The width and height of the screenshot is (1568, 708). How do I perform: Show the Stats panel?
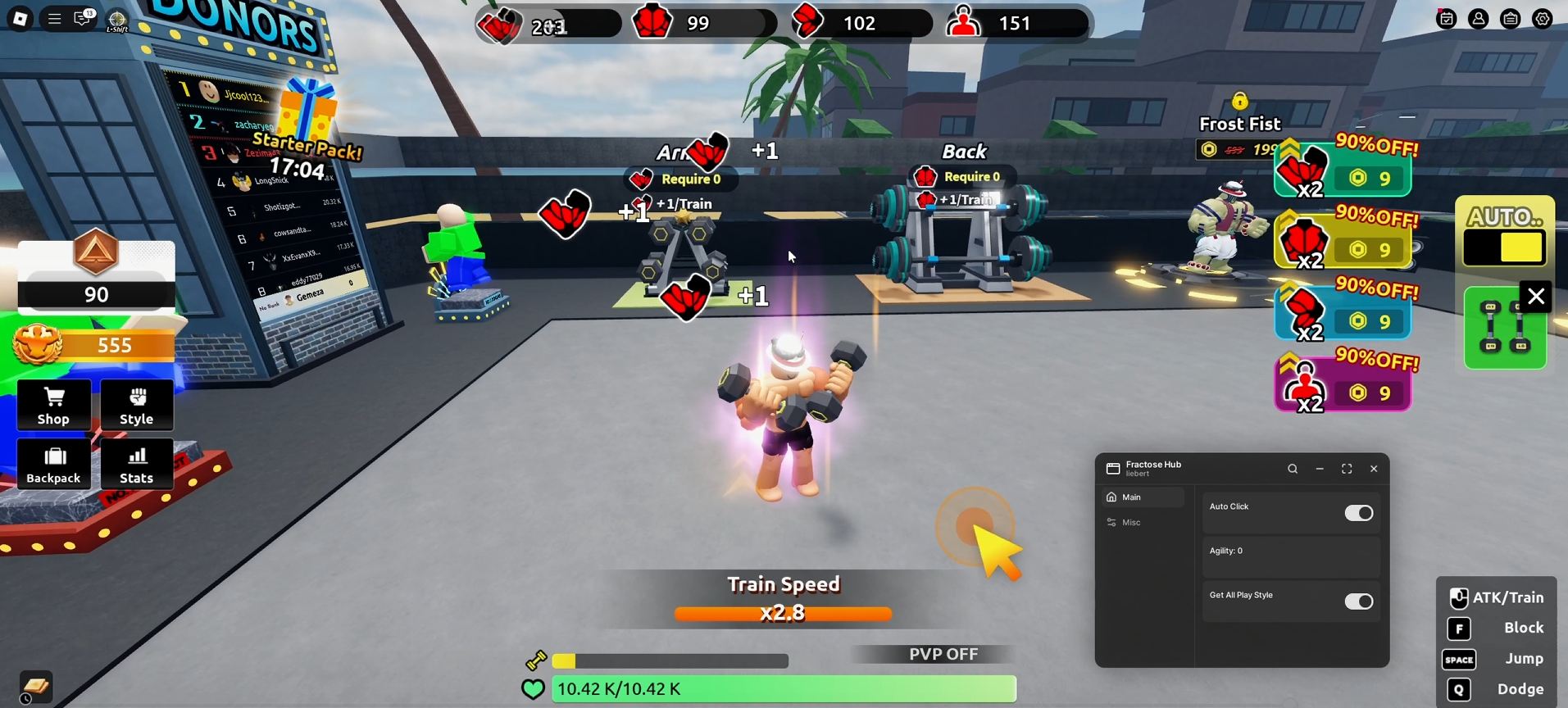(x=137, y=465)
